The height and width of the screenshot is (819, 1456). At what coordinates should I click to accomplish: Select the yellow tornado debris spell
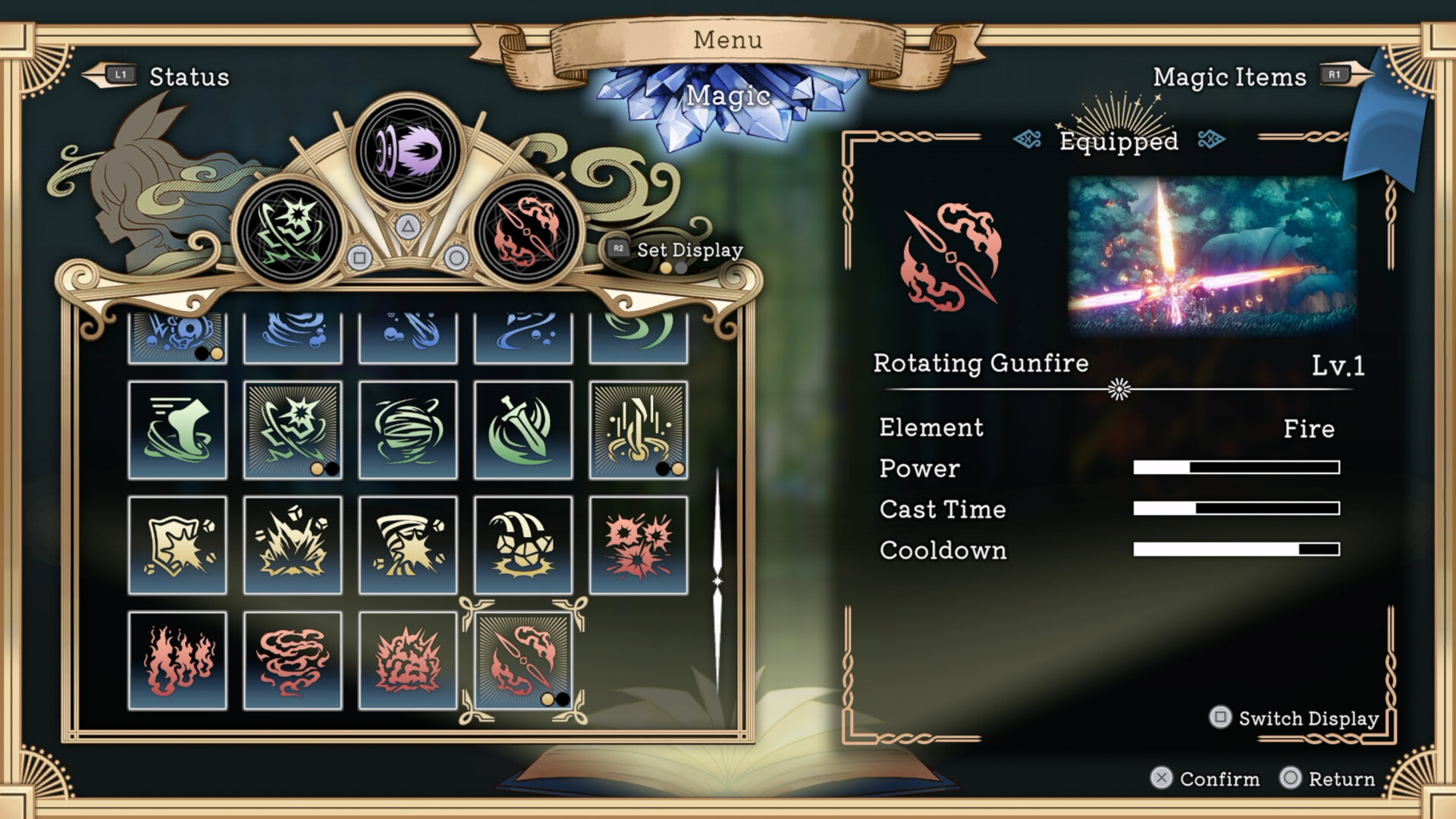(408, 545)
